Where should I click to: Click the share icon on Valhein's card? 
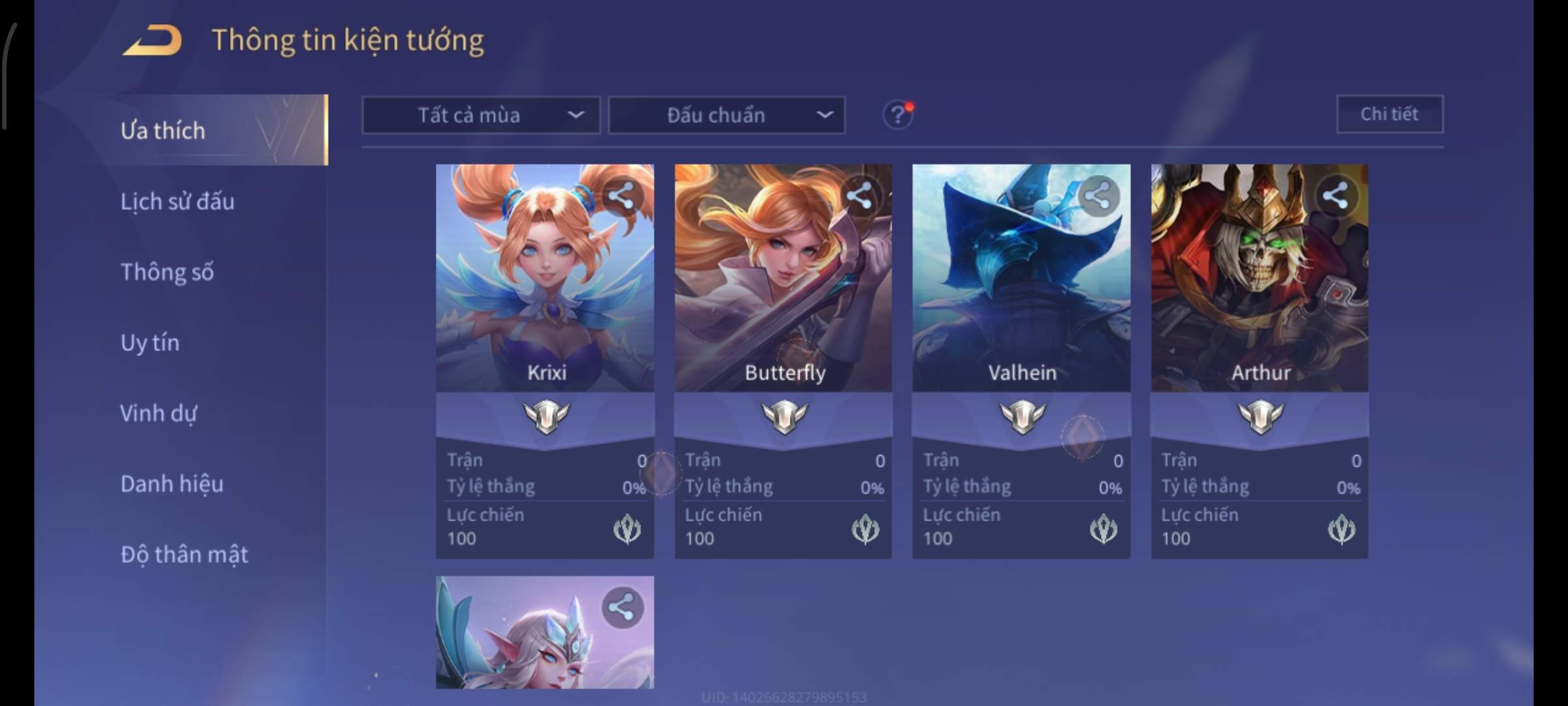pos(1098,195)
